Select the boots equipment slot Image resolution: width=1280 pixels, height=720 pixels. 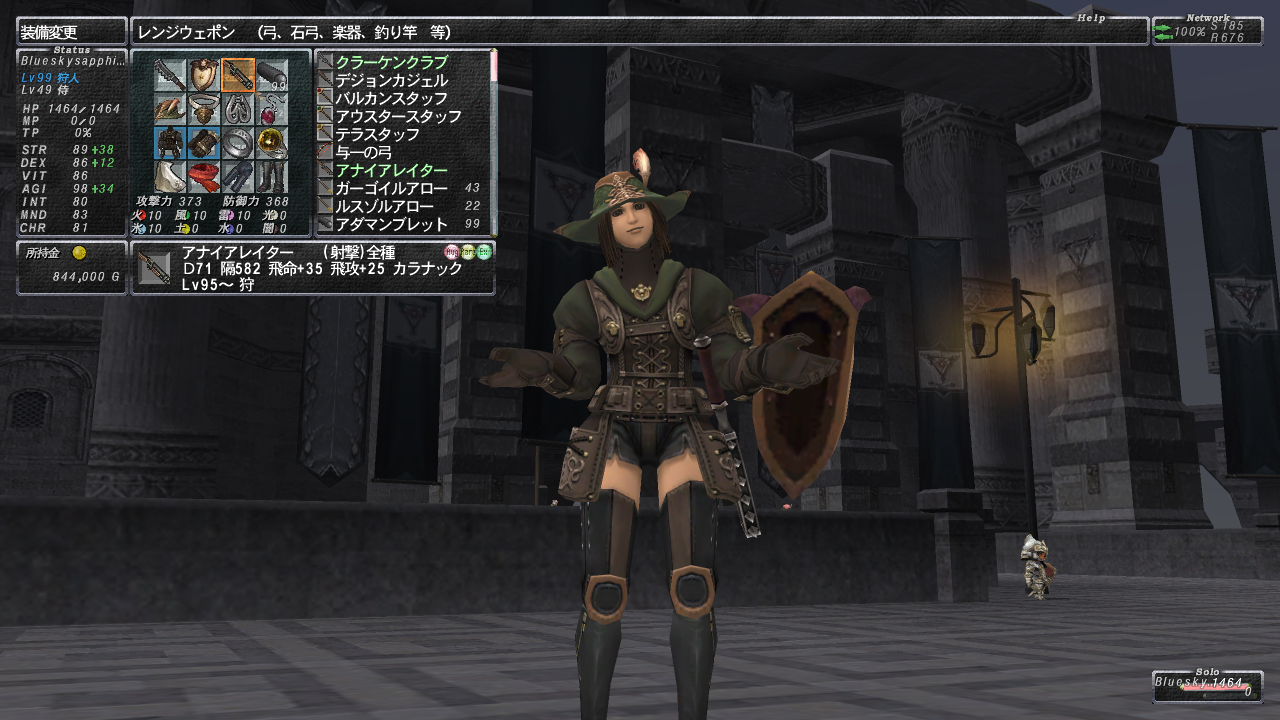point(271,177)
